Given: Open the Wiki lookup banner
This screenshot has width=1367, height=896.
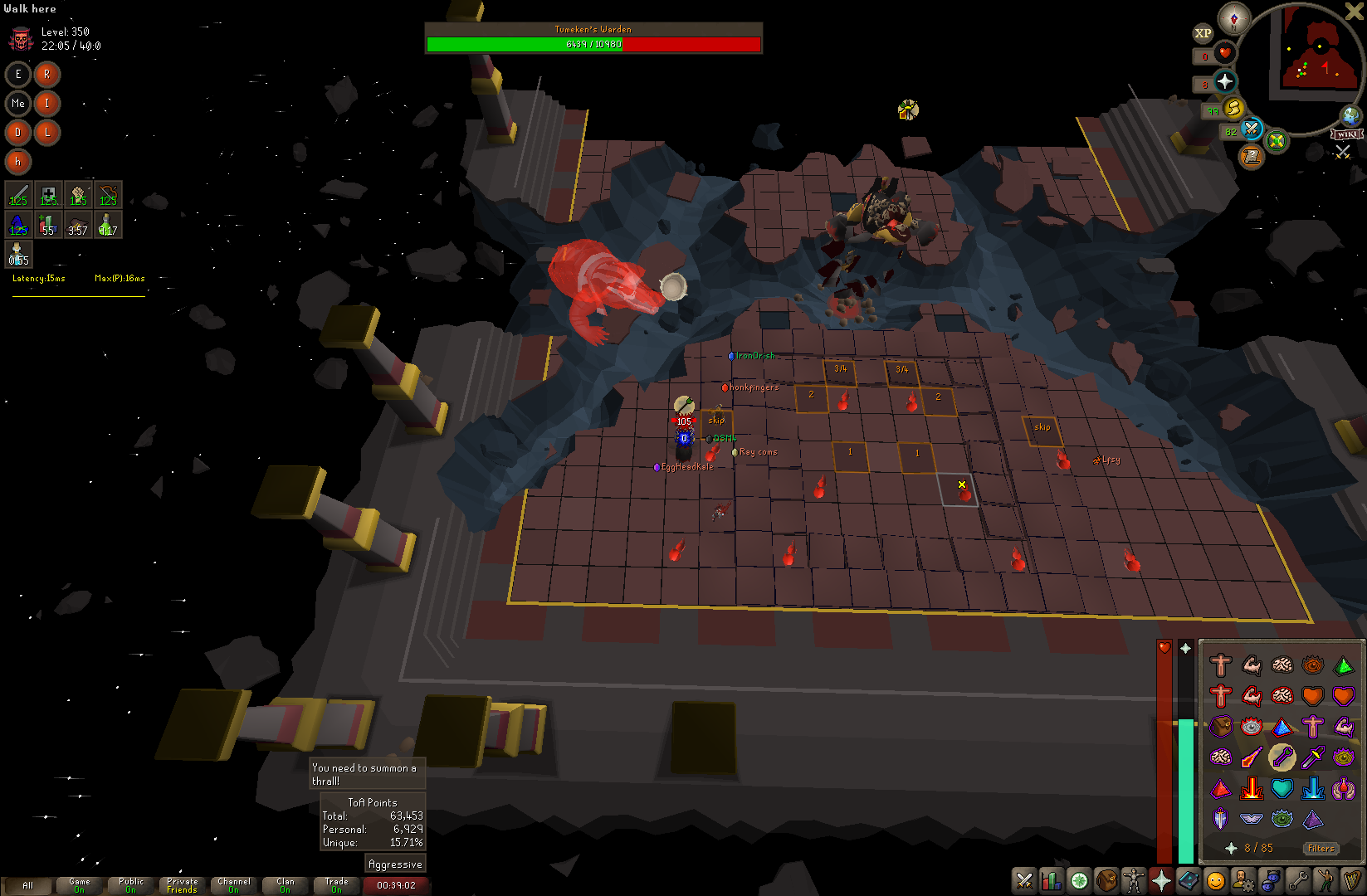Looking at the screenshot, I should (1346, 134).
